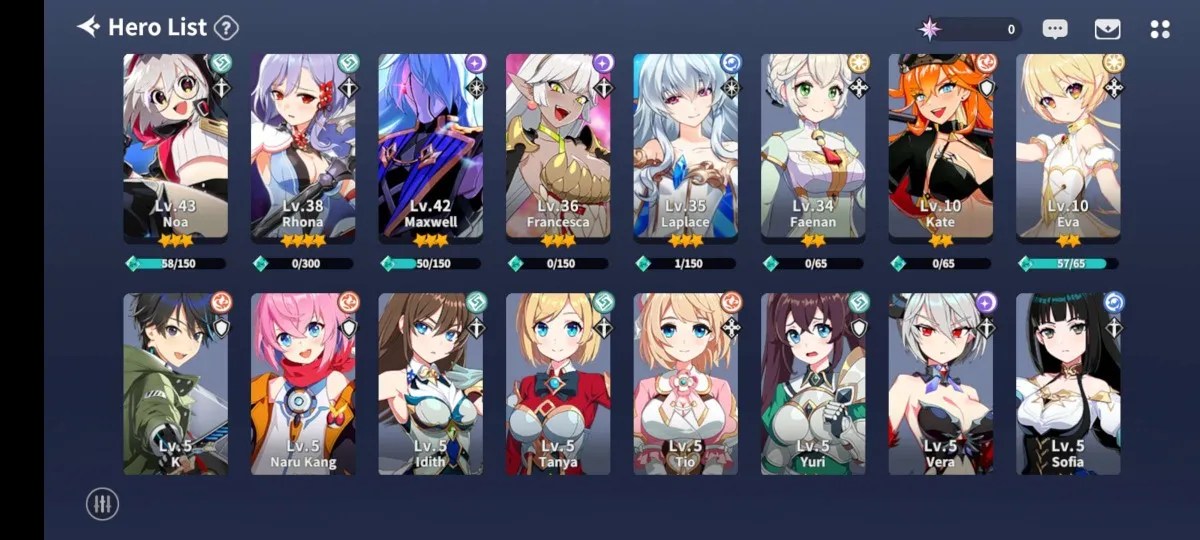The width and height of the screenshot is (1200, 540).
Task: Select the hero card for Noa
Action: (x=175, y=145)
